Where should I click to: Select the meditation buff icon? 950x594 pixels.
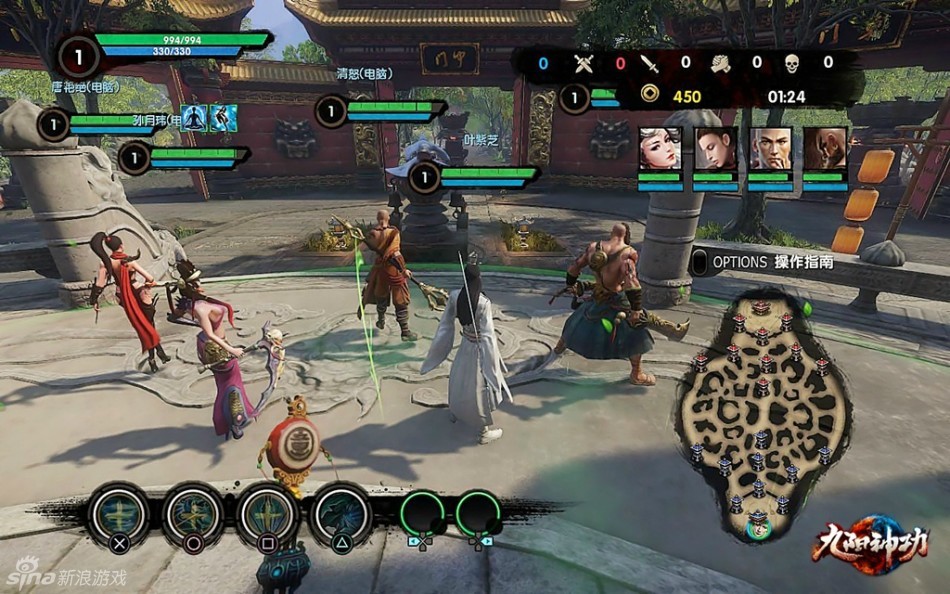[194, 118]
